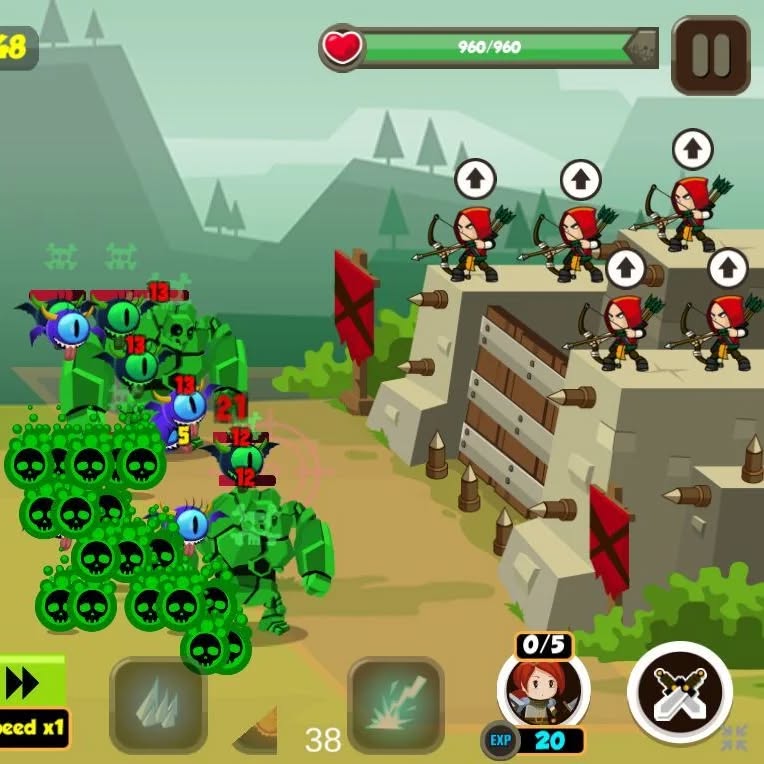
Task: Toggle the fast-forward speed x1 button
Action: click(32, 702)
